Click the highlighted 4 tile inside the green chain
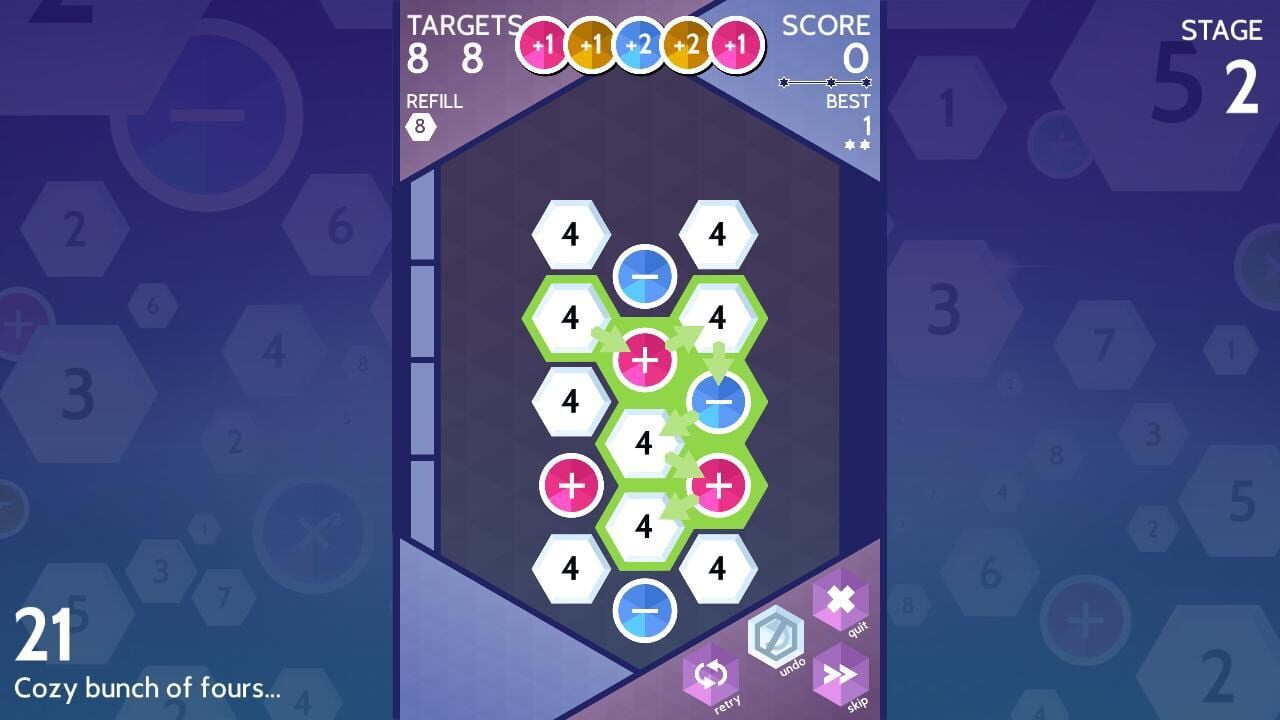Image resolution: width=1280 pixels, height=720 pixels. (x=646, y=443)
